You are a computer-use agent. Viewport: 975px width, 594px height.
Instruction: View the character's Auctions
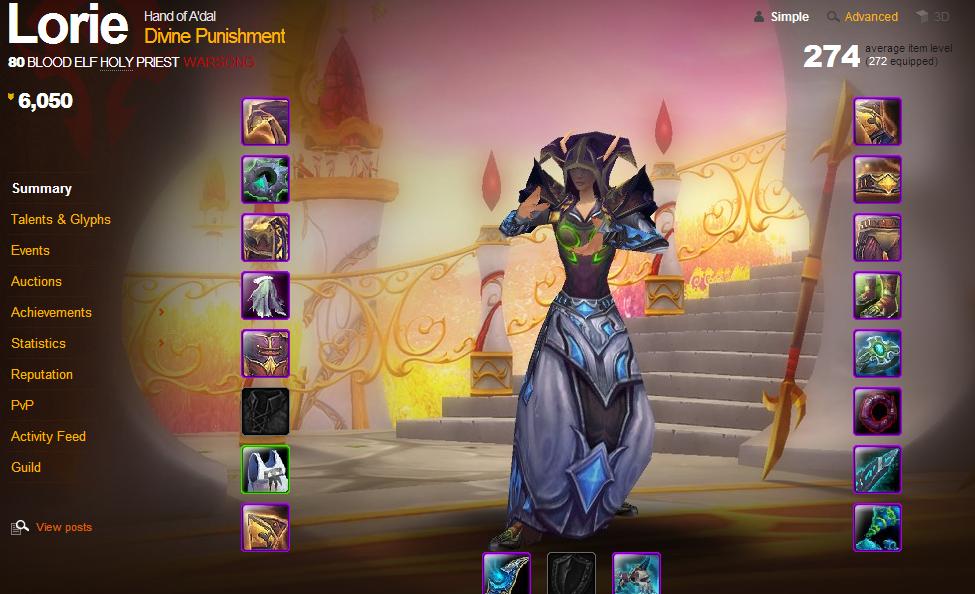click(x=36, y=281)
